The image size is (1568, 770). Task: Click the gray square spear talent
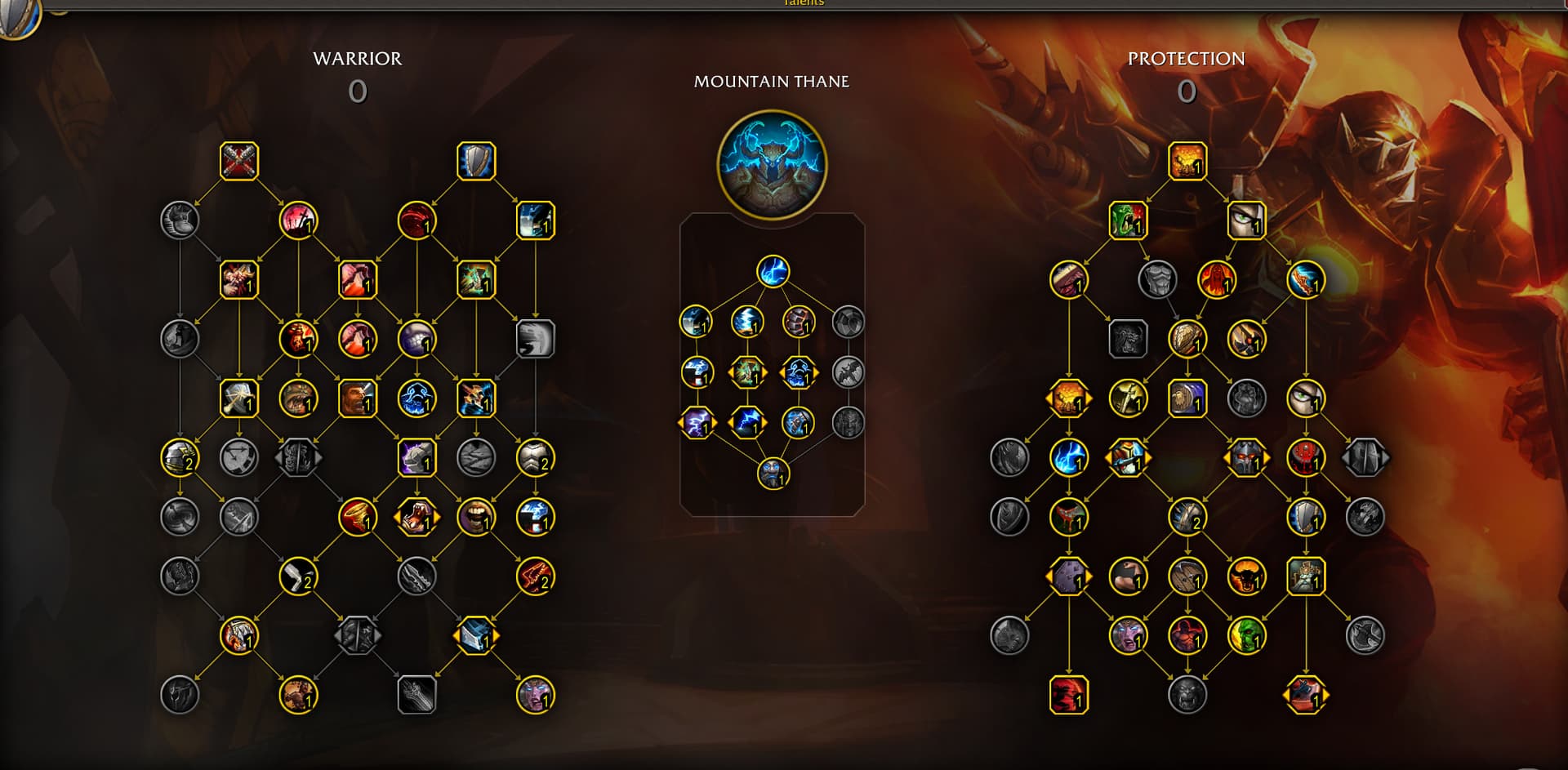coord(416,695)
